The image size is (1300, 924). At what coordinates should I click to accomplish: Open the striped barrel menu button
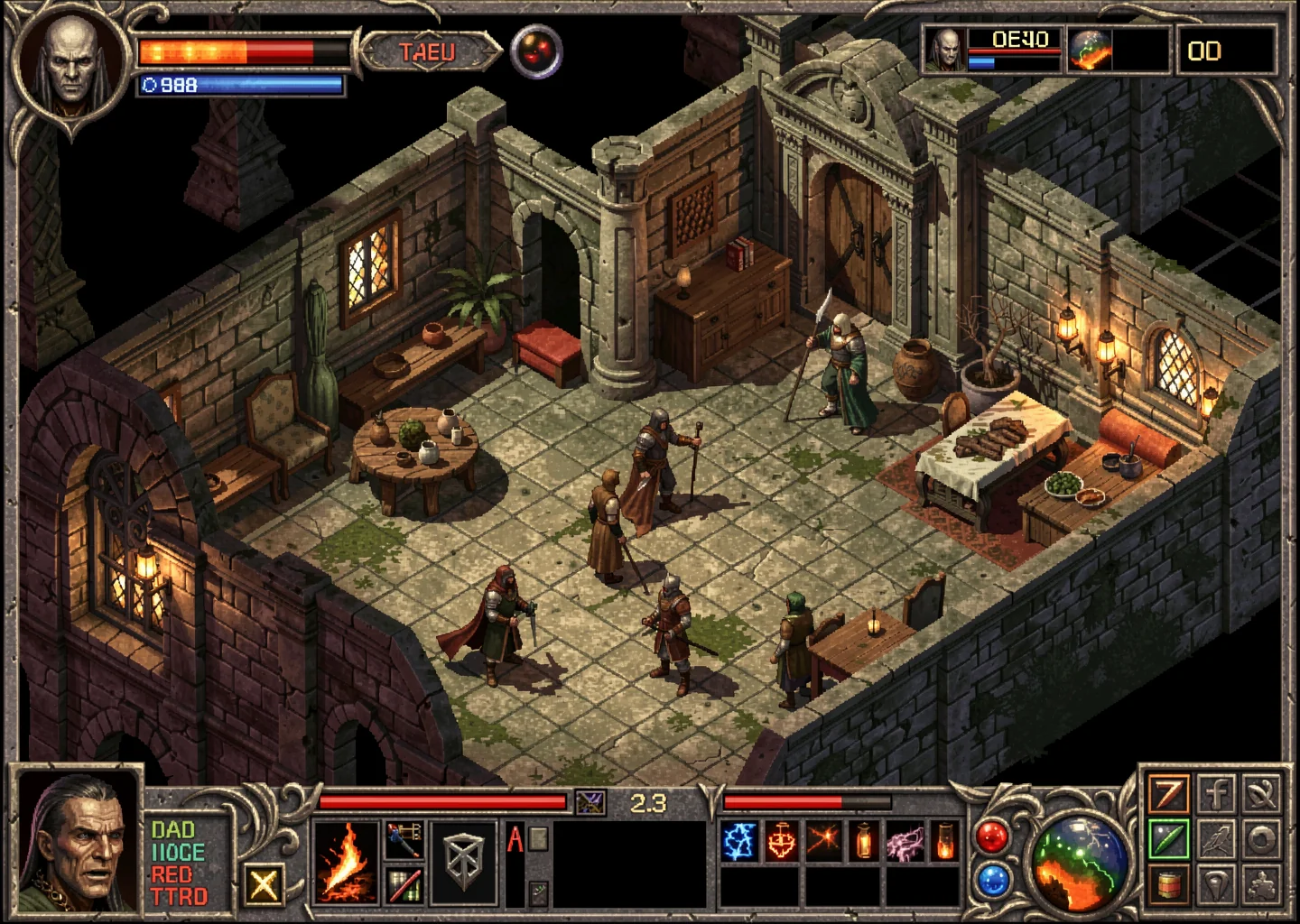(x=1168, y=884)
